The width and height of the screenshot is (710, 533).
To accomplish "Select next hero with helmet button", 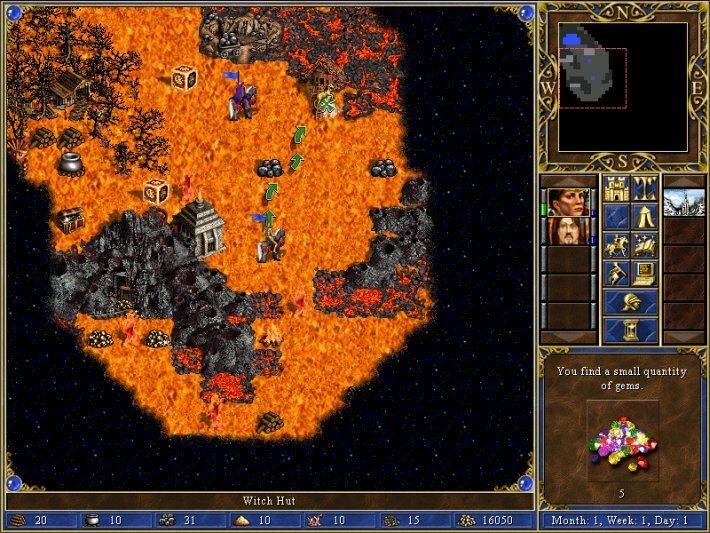I will [x=630, y=301].
